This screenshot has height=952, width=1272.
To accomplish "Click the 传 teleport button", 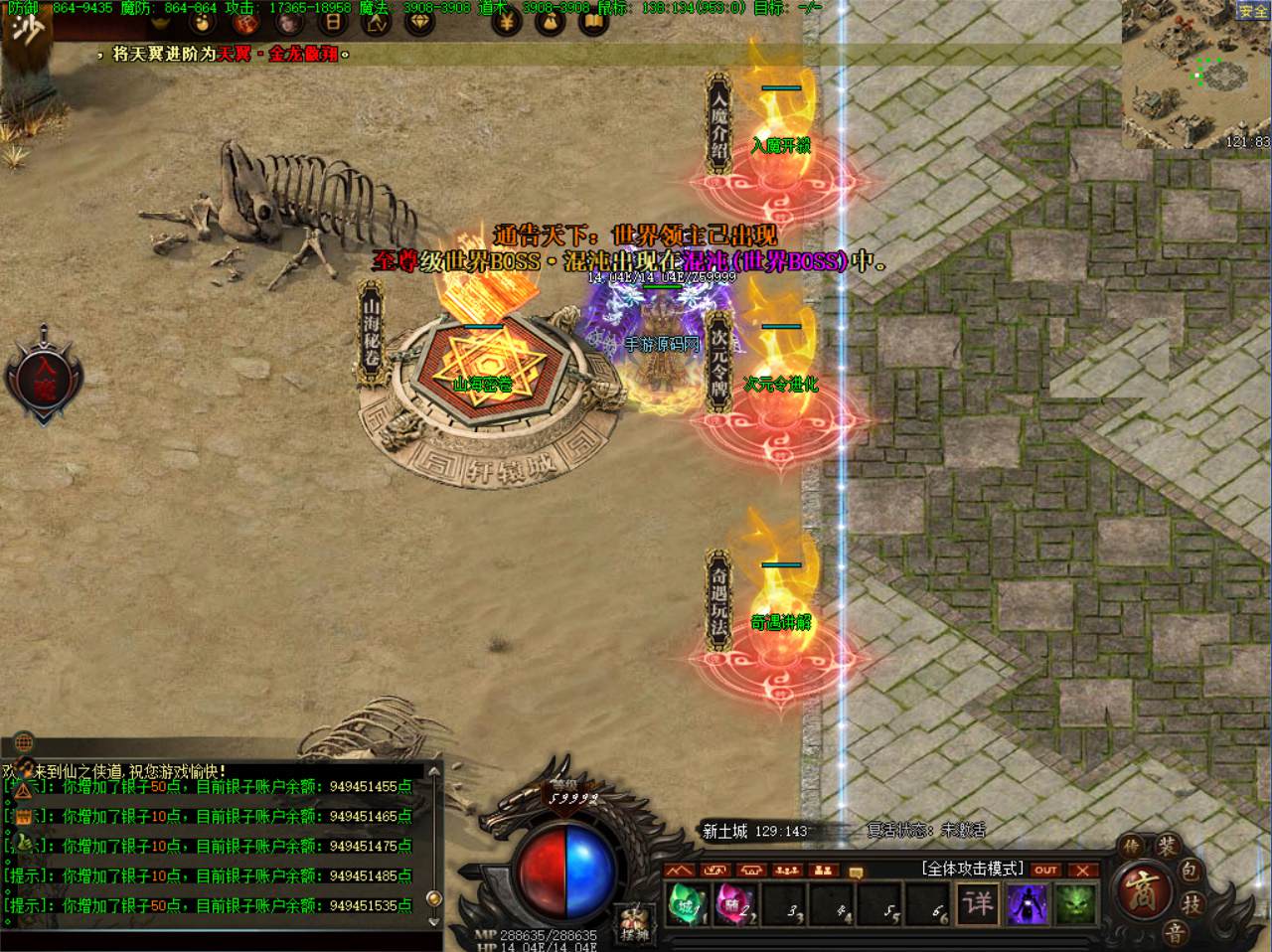I will (1131, 848).
